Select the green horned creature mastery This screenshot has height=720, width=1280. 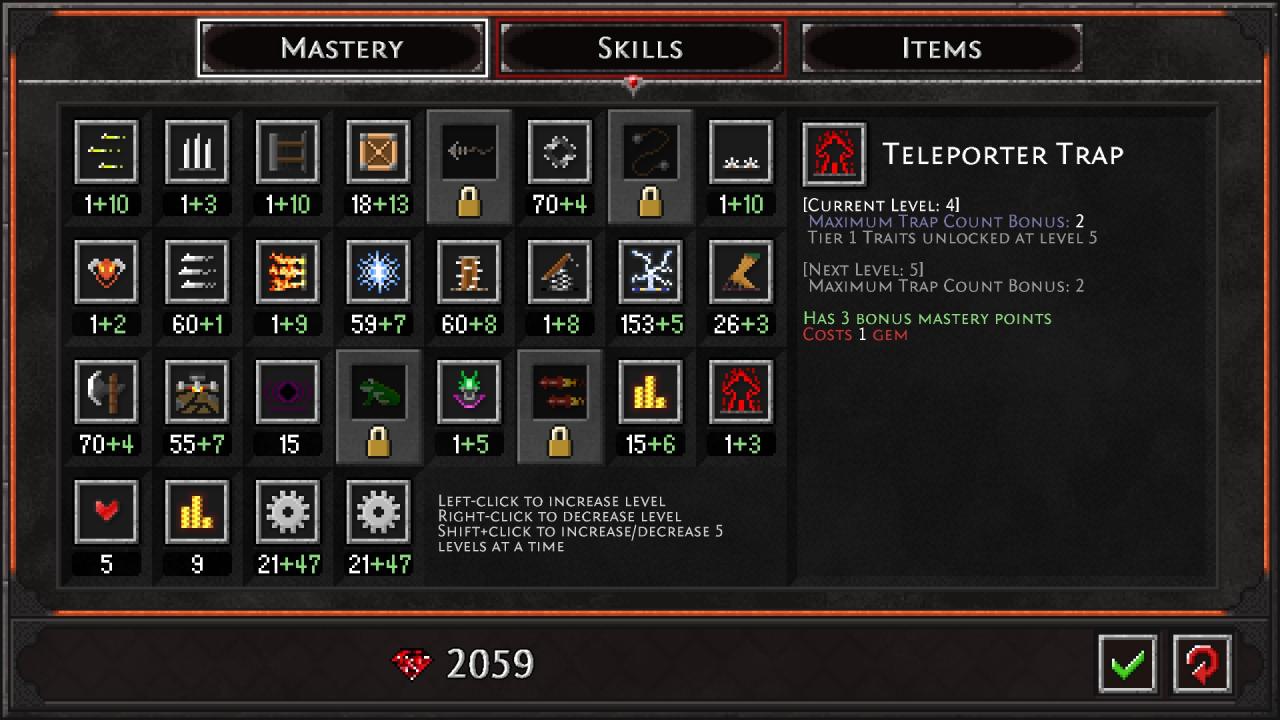point(468,392)
